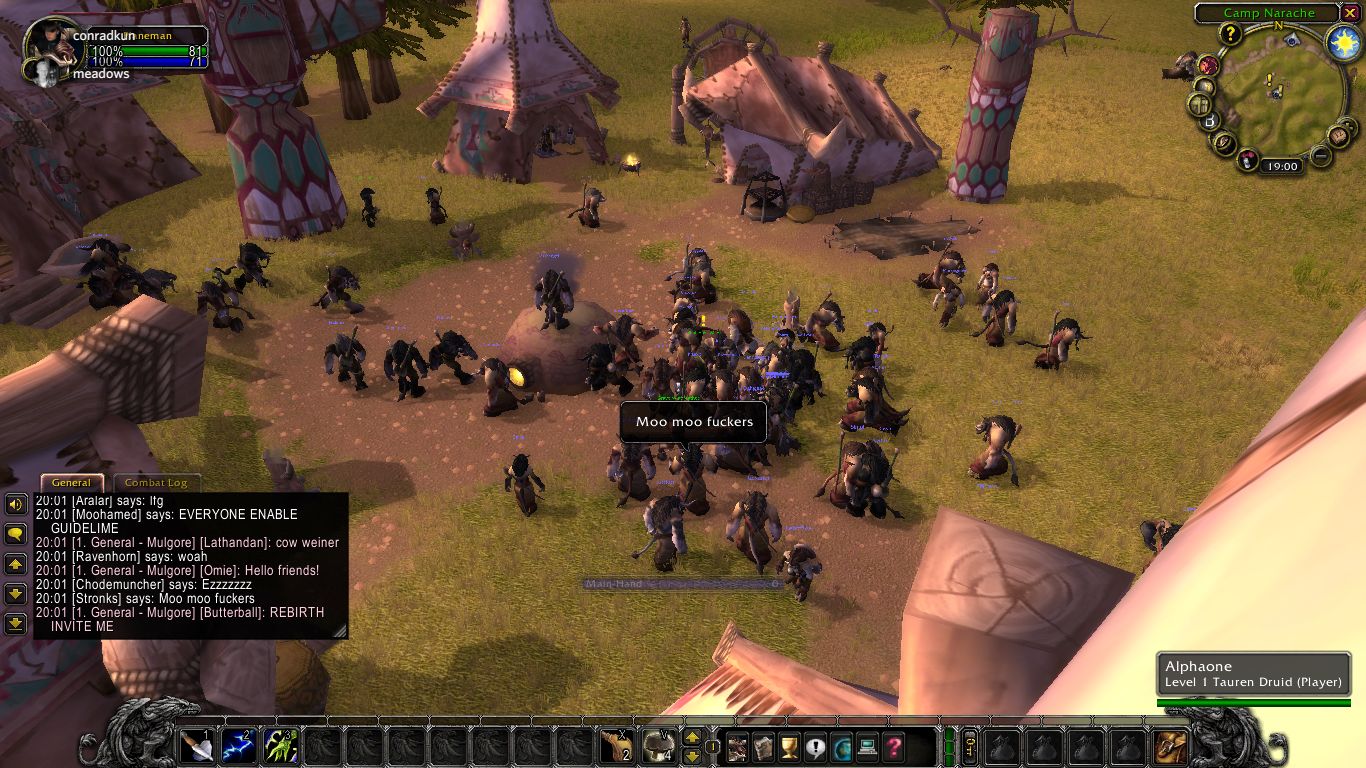The image size is (1366, 768).
Task: Activate the green claw ability in slot 3
Action: pyautogui.click(x=281, y=746)
